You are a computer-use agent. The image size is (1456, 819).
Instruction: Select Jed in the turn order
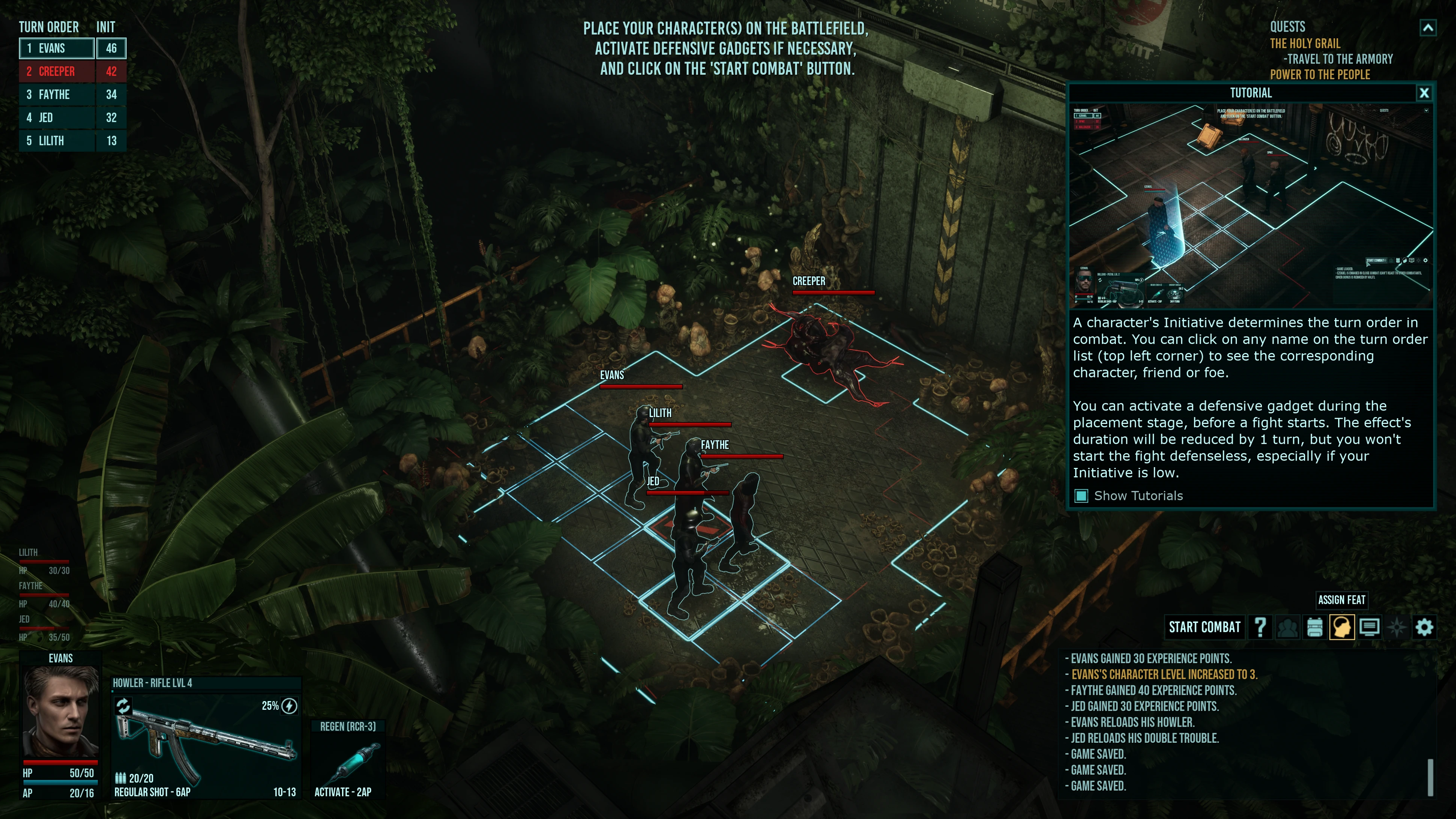coord(57,118)
